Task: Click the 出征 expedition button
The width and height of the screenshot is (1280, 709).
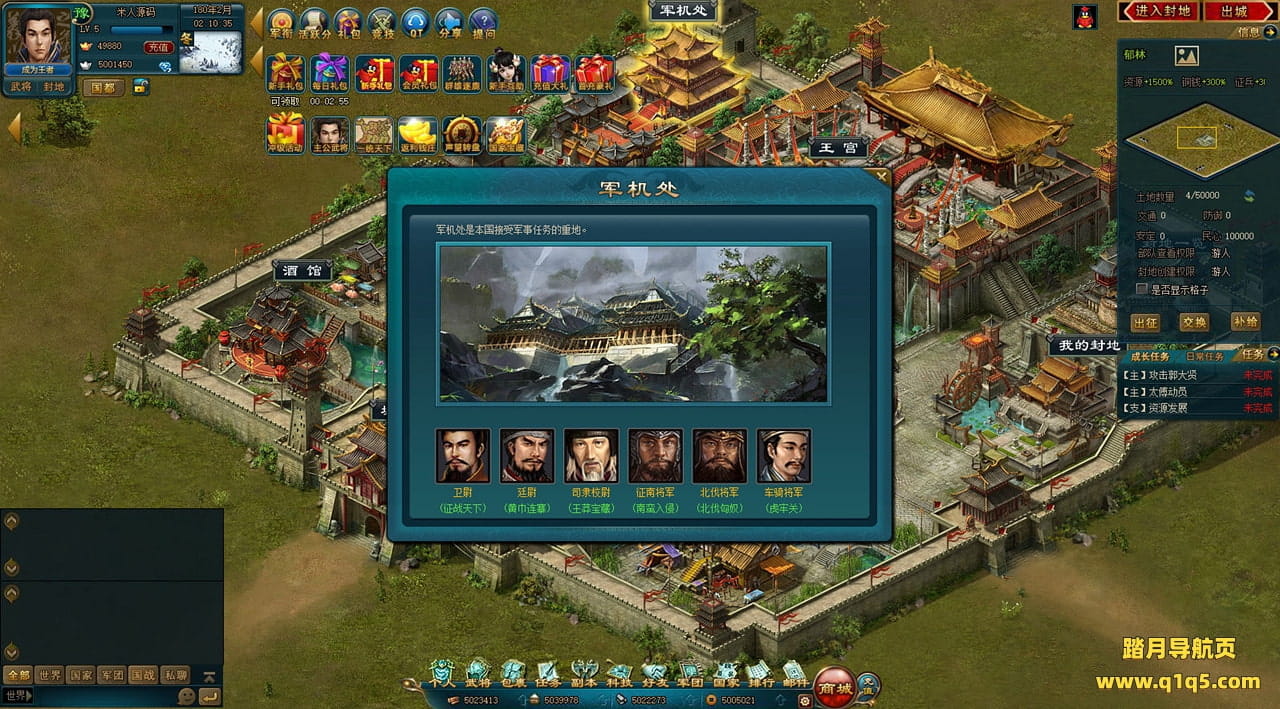Action: (x=1145, y=322)
